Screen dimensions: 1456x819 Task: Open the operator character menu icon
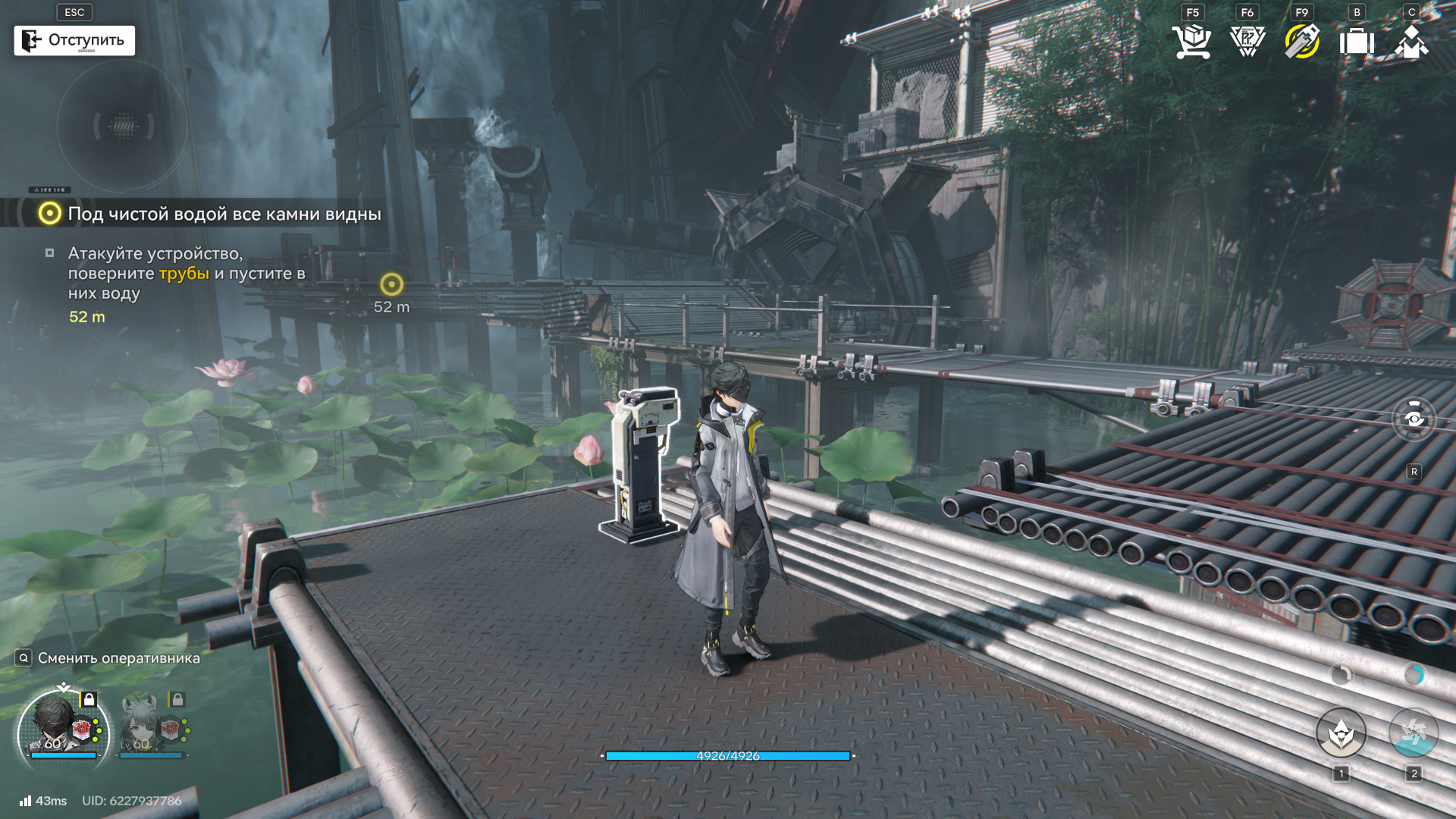1410,41
